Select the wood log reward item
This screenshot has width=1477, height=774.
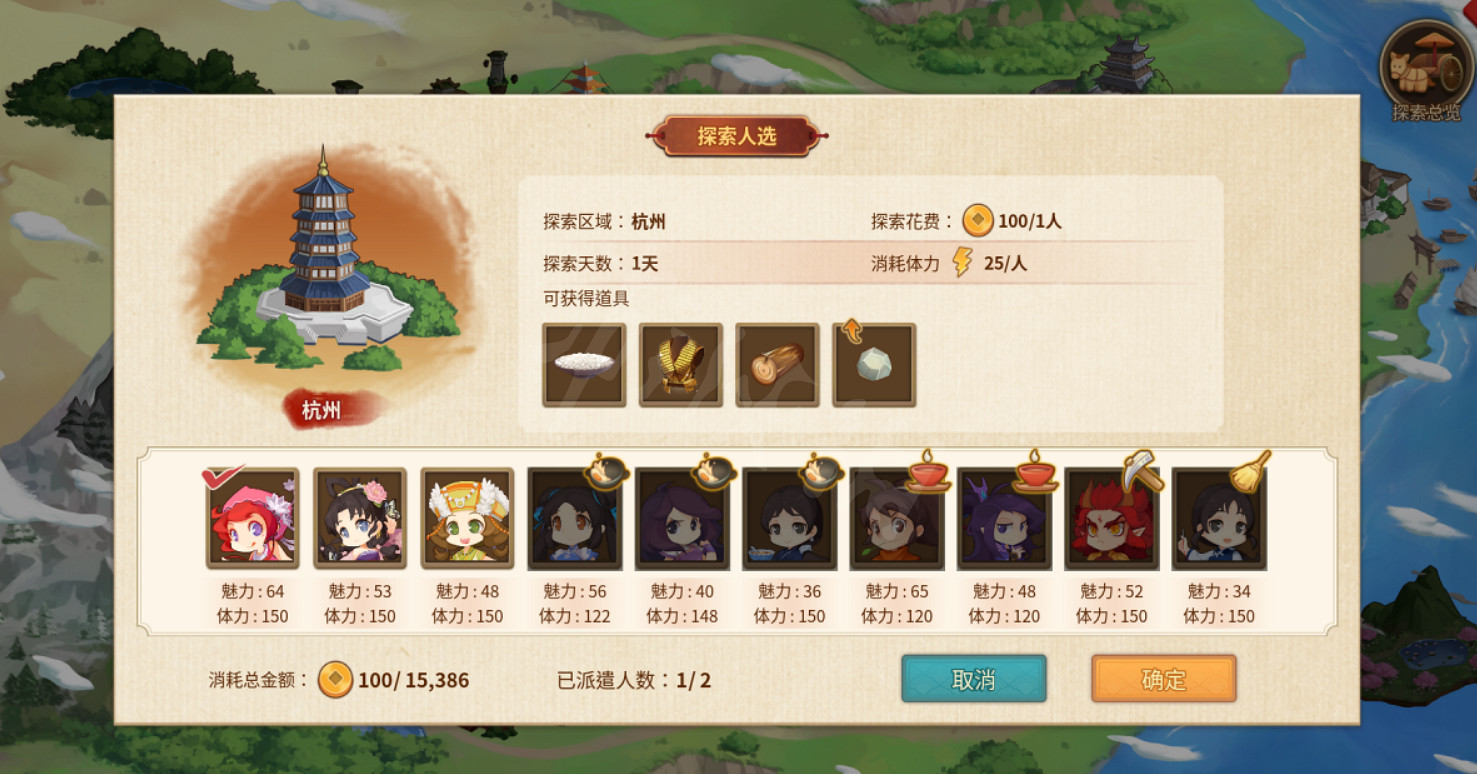[778, 364]
